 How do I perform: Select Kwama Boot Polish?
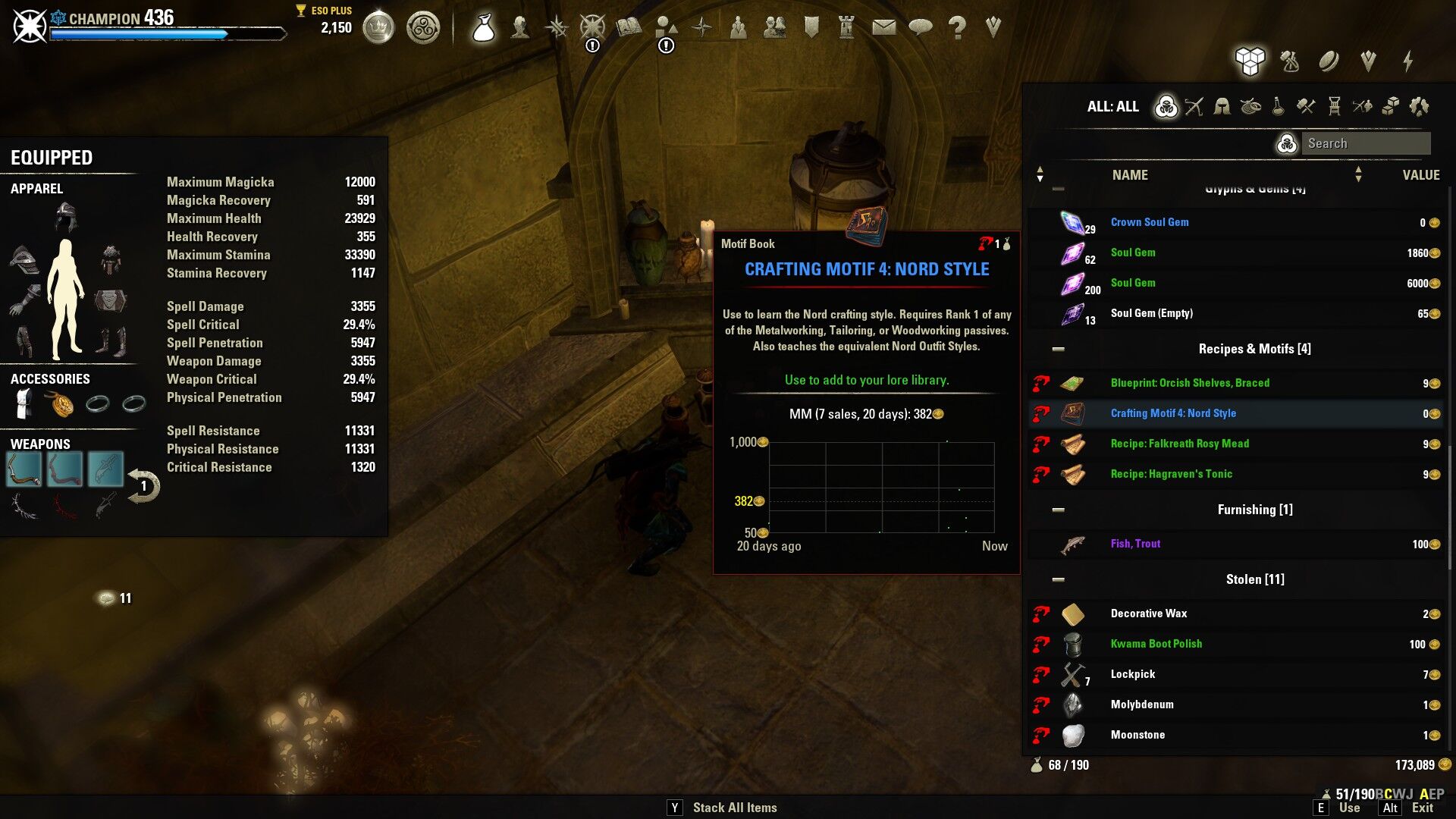point(1156,644)
